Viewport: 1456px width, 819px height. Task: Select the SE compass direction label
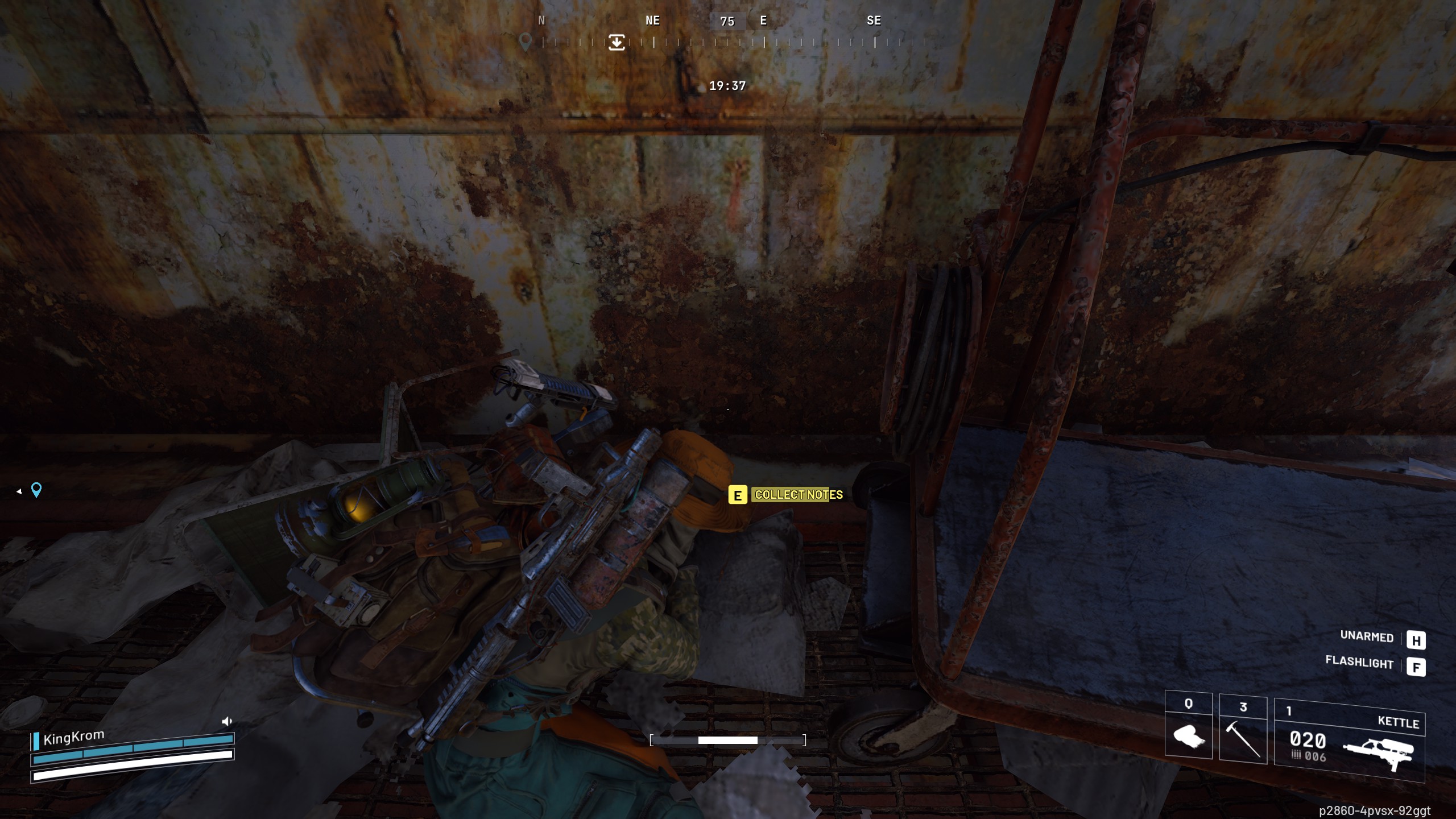coord(874,21)
